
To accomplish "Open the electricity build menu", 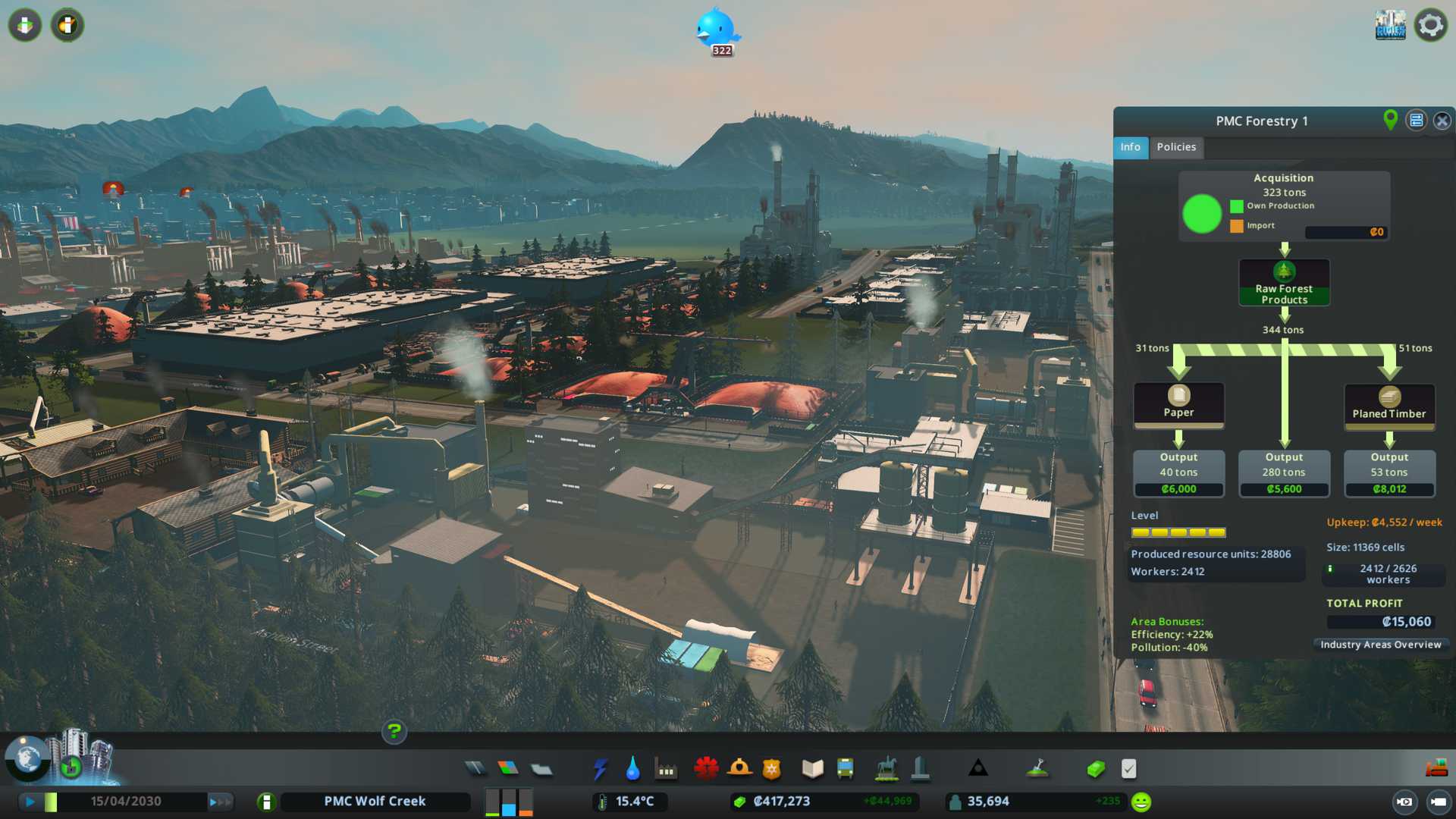I will (600, 769).
